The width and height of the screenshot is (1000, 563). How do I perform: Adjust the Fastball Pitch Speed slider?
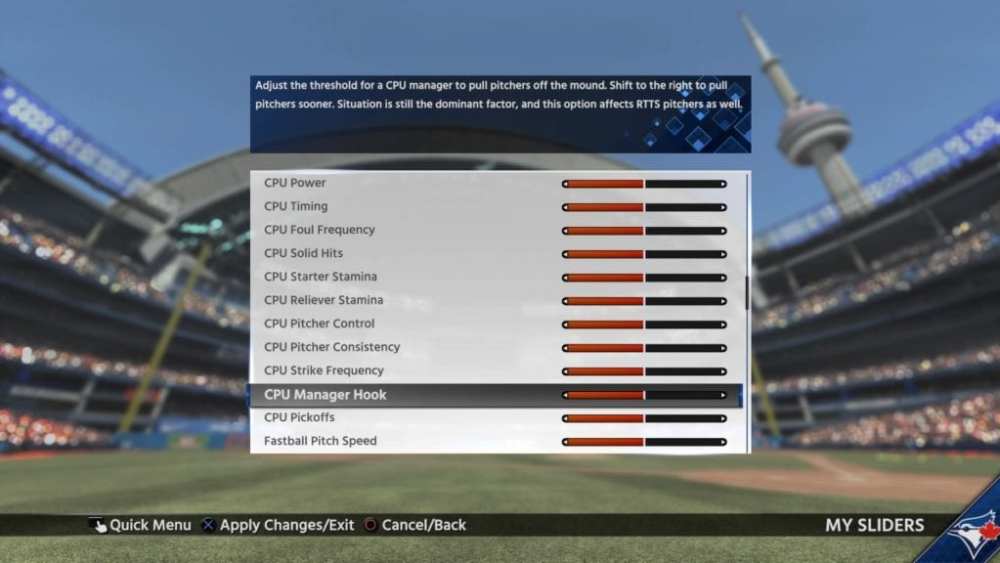tap(644, 442)
